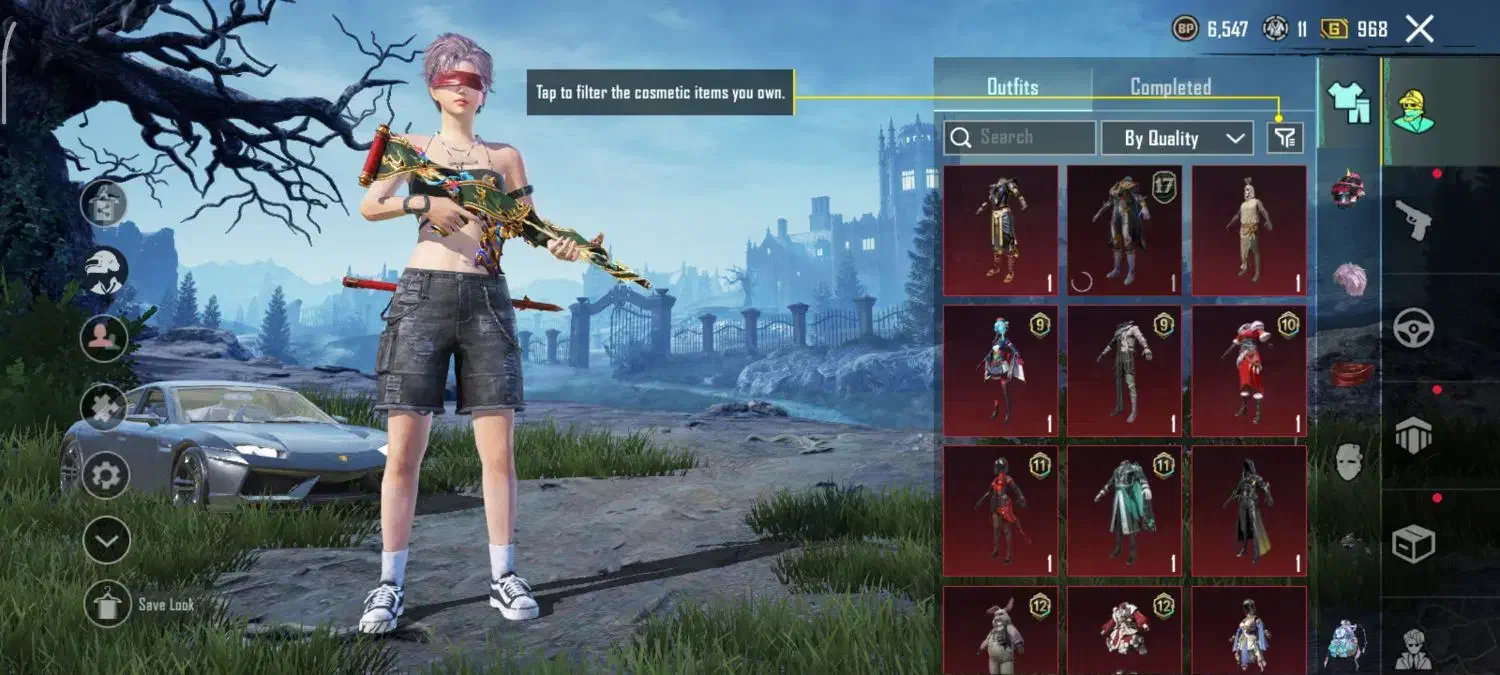Open the vehicle steering wheel category
Image resolution: width=1500 pixels, height=675 pixels.
point(1413,327)
